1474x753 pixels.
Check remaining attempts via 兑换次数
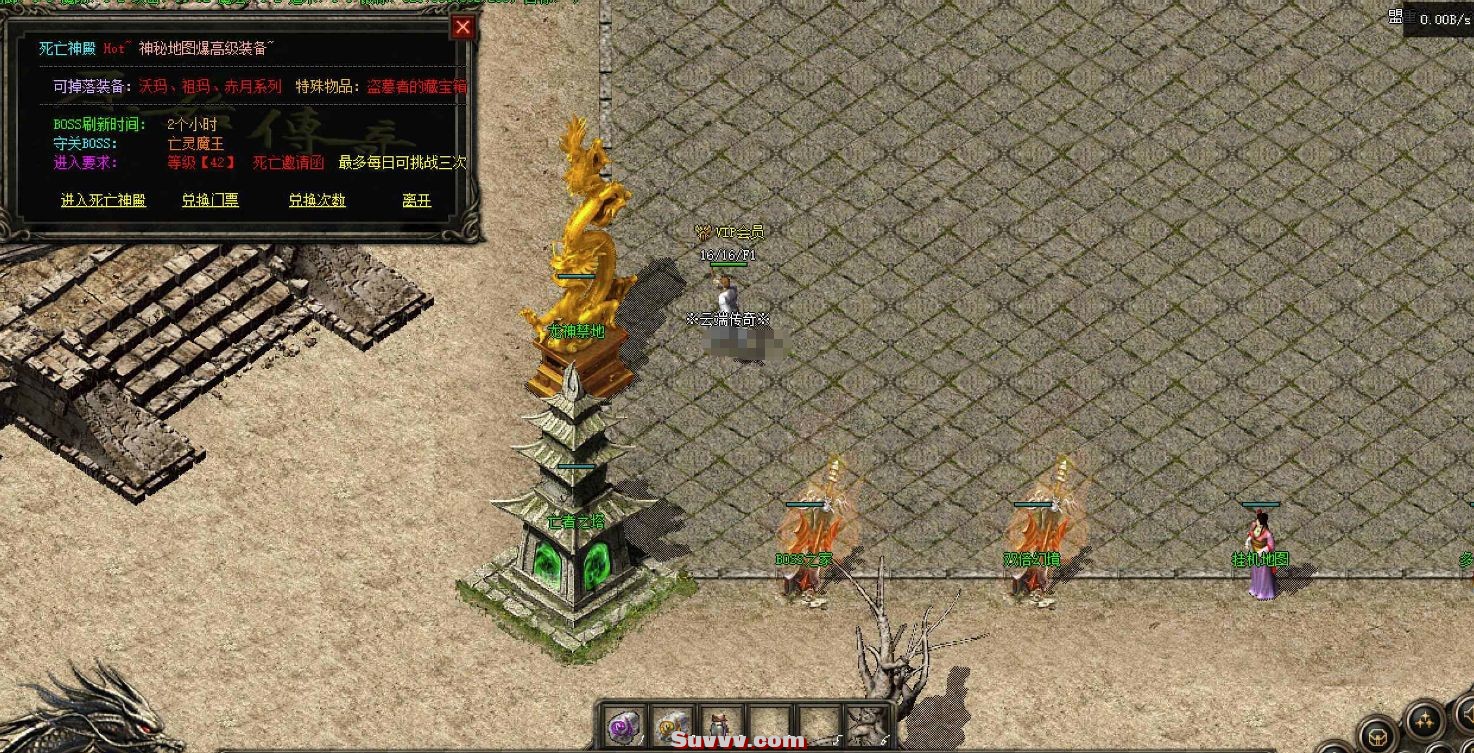pyautogui.click(x=316, y=200)
